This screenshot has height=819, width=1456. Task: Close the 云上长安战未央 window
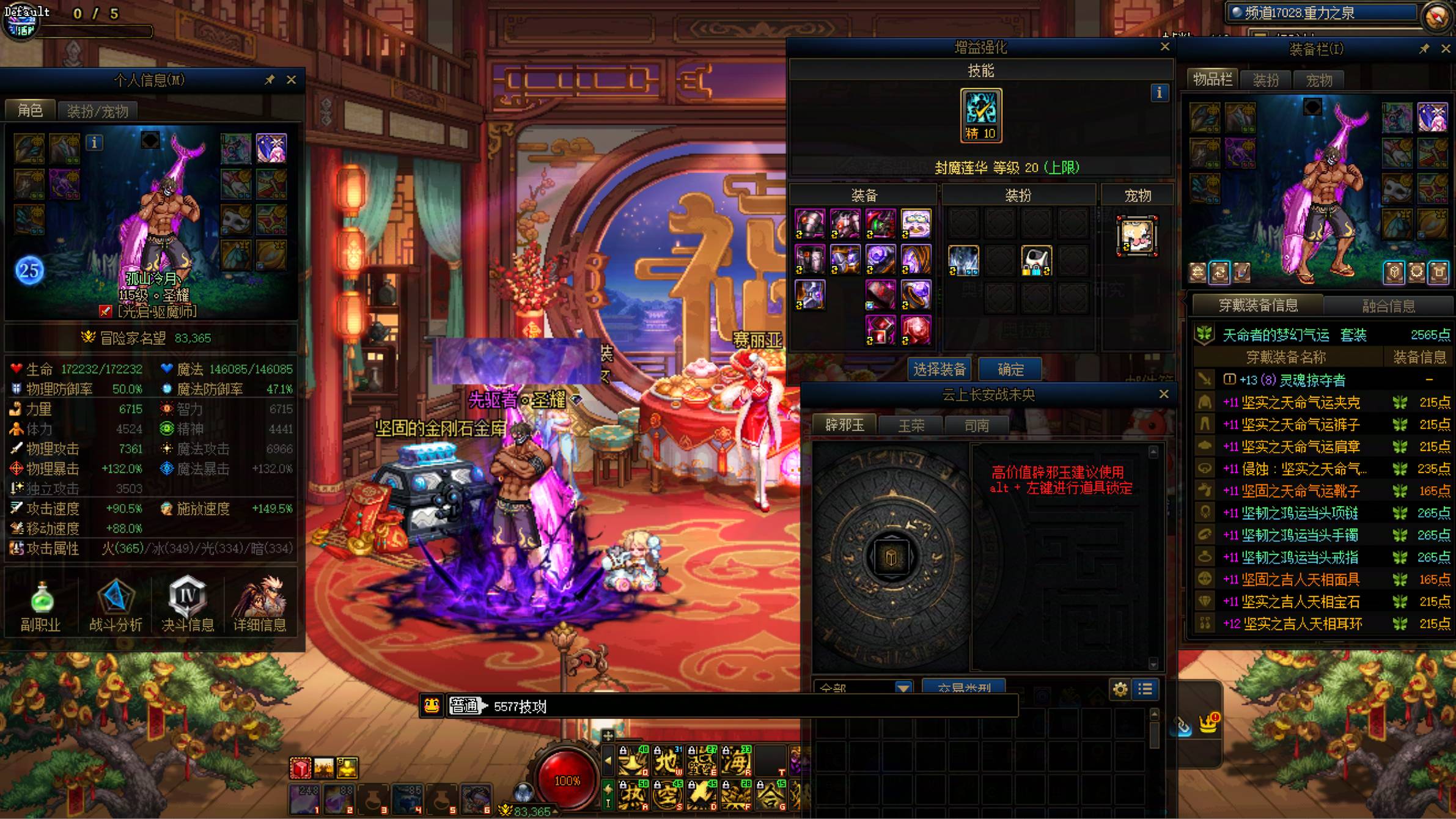[x=1164, y=395]
